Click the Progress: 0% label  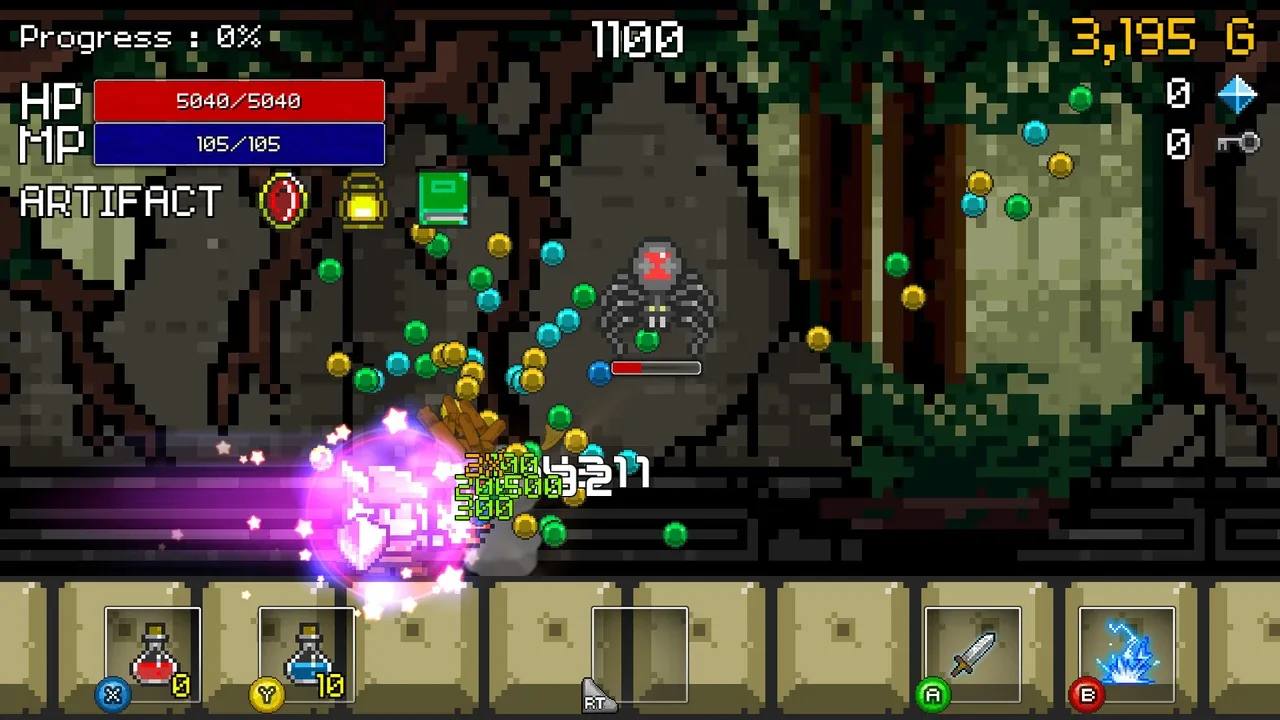tap(137, 38)
